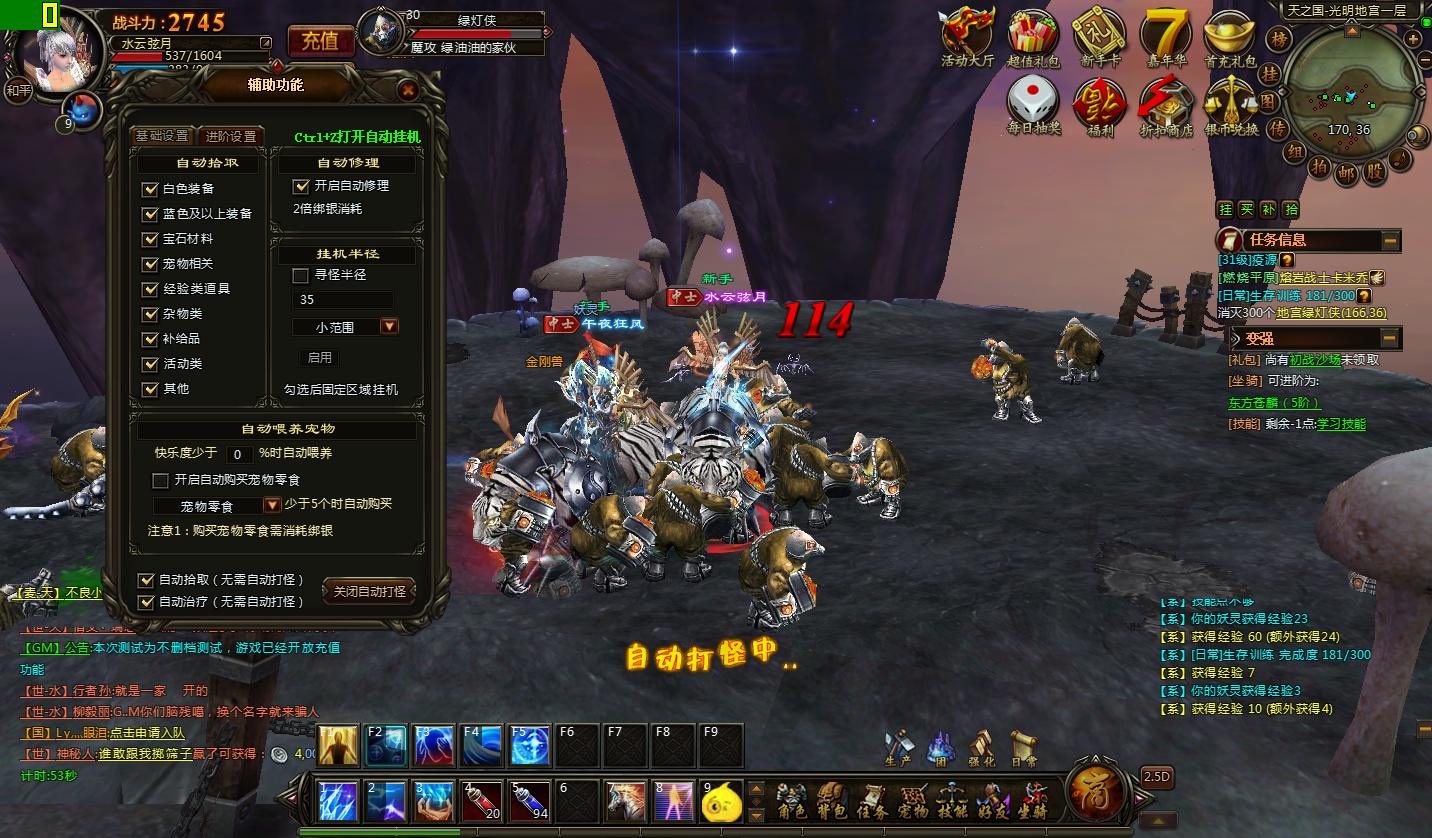Click the 关闭自动打怪 button

369,592
